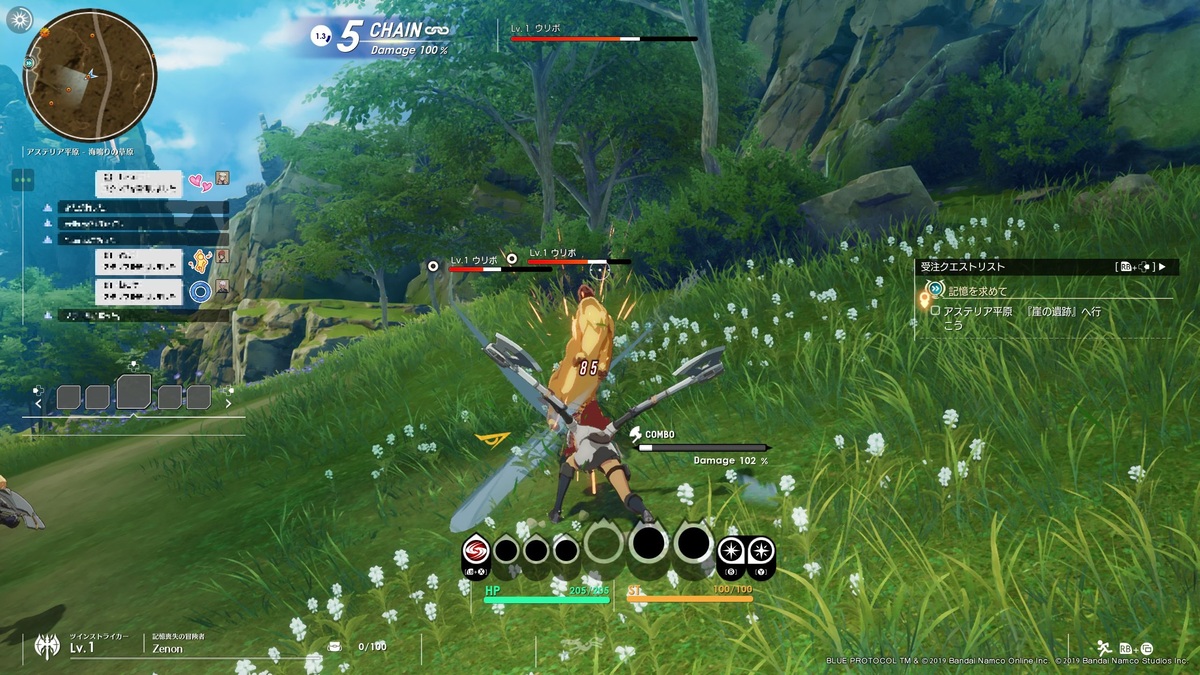
Task: Select the chat message with blue ring stamp
Action: [x=140, y=291]
